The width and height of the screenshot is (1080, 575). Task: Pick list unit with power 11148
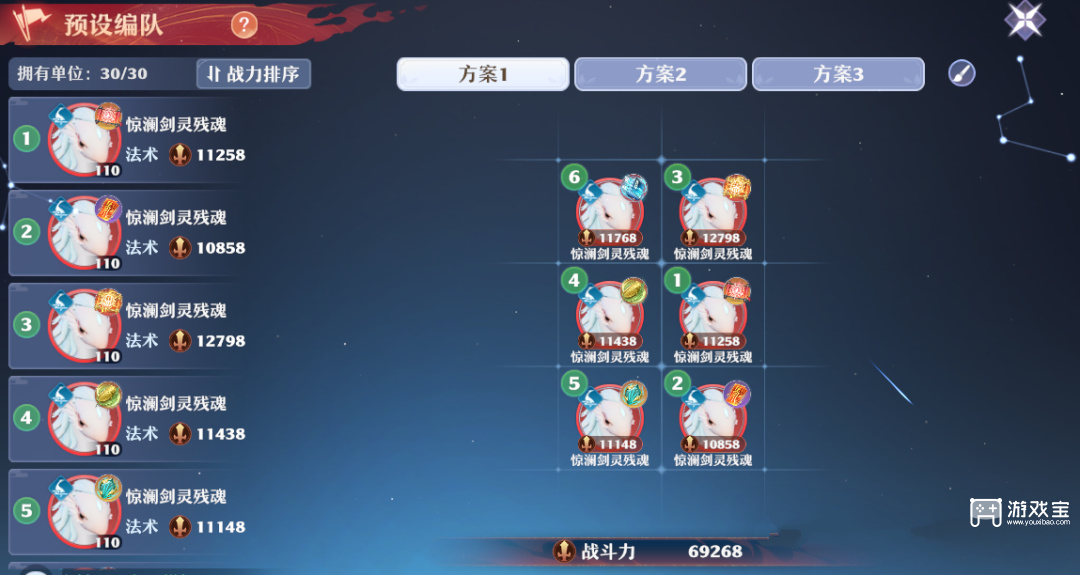[x=125, y=511]
